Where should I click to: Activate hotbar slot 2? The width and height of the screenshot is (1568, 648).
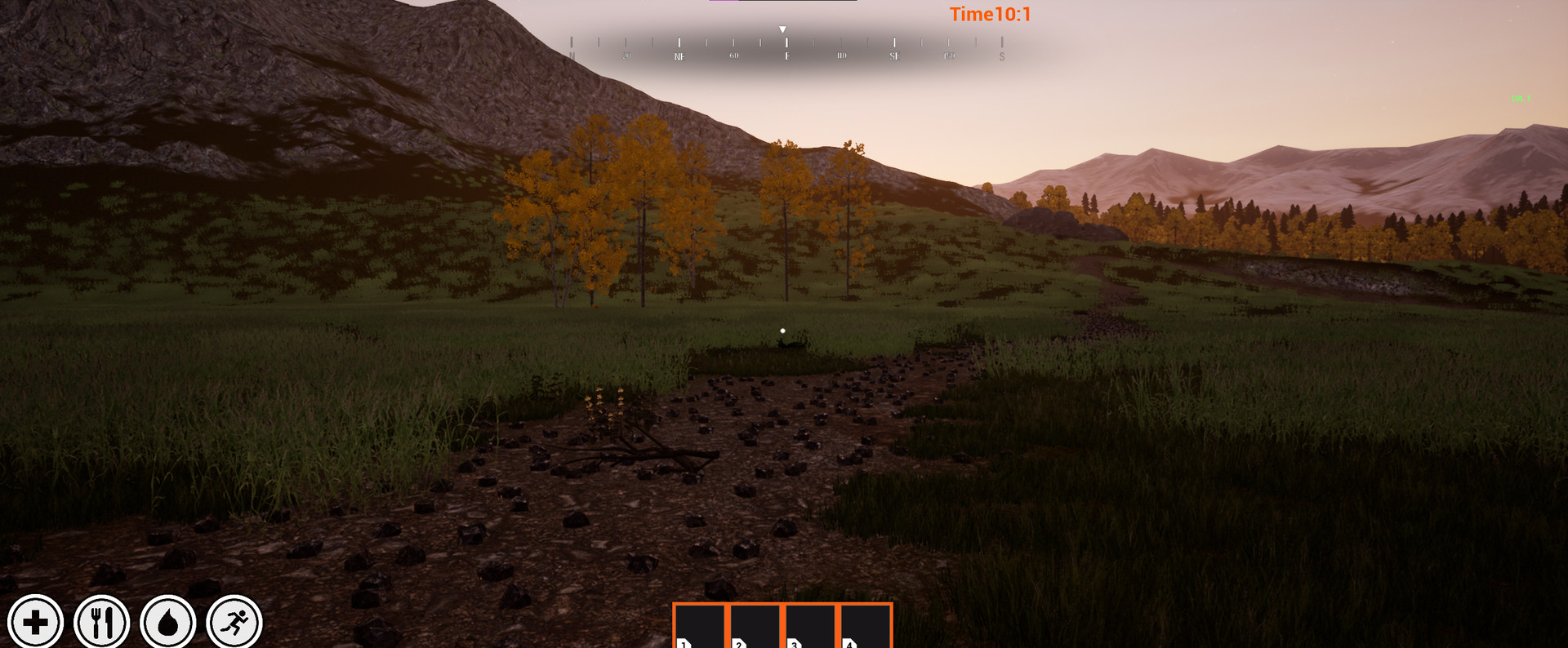(755, 628)
